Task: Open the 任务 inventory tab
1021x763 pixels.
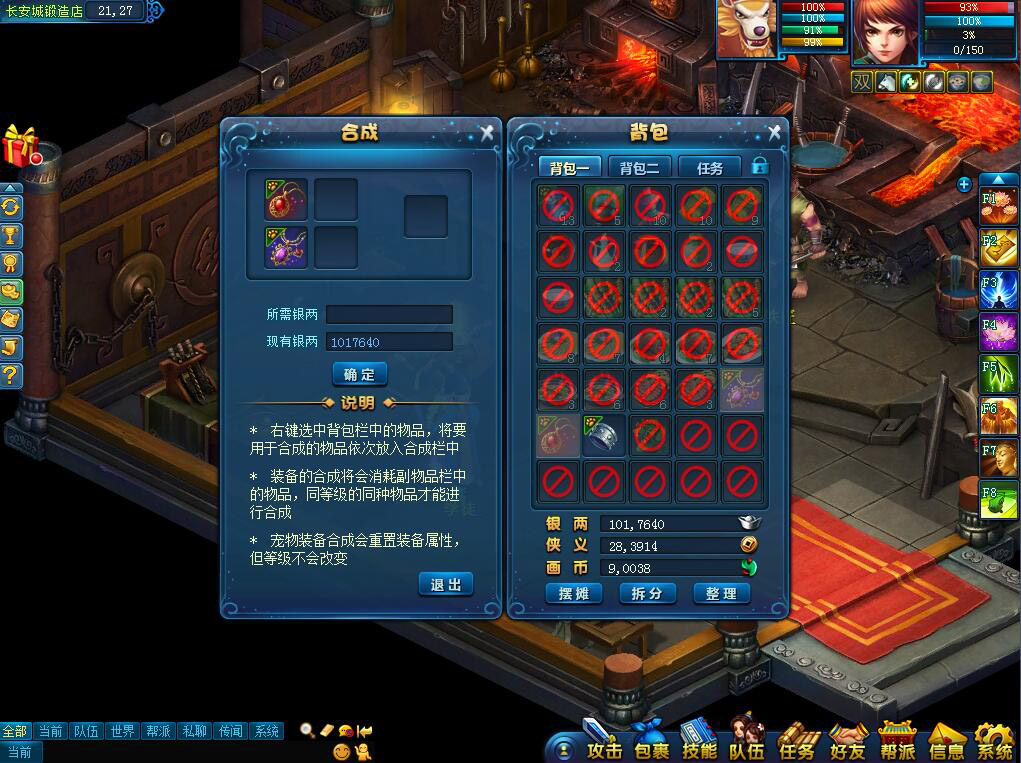Action: point(709,167)
